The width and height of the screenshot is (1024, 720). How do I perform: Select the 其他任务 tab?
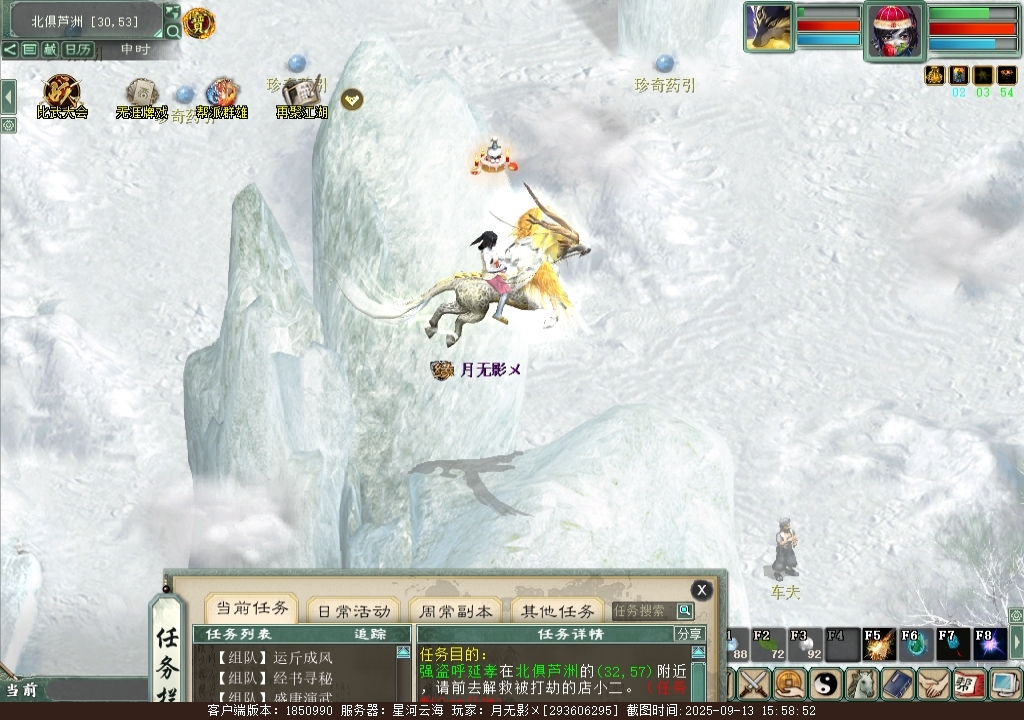pos(557,611)
